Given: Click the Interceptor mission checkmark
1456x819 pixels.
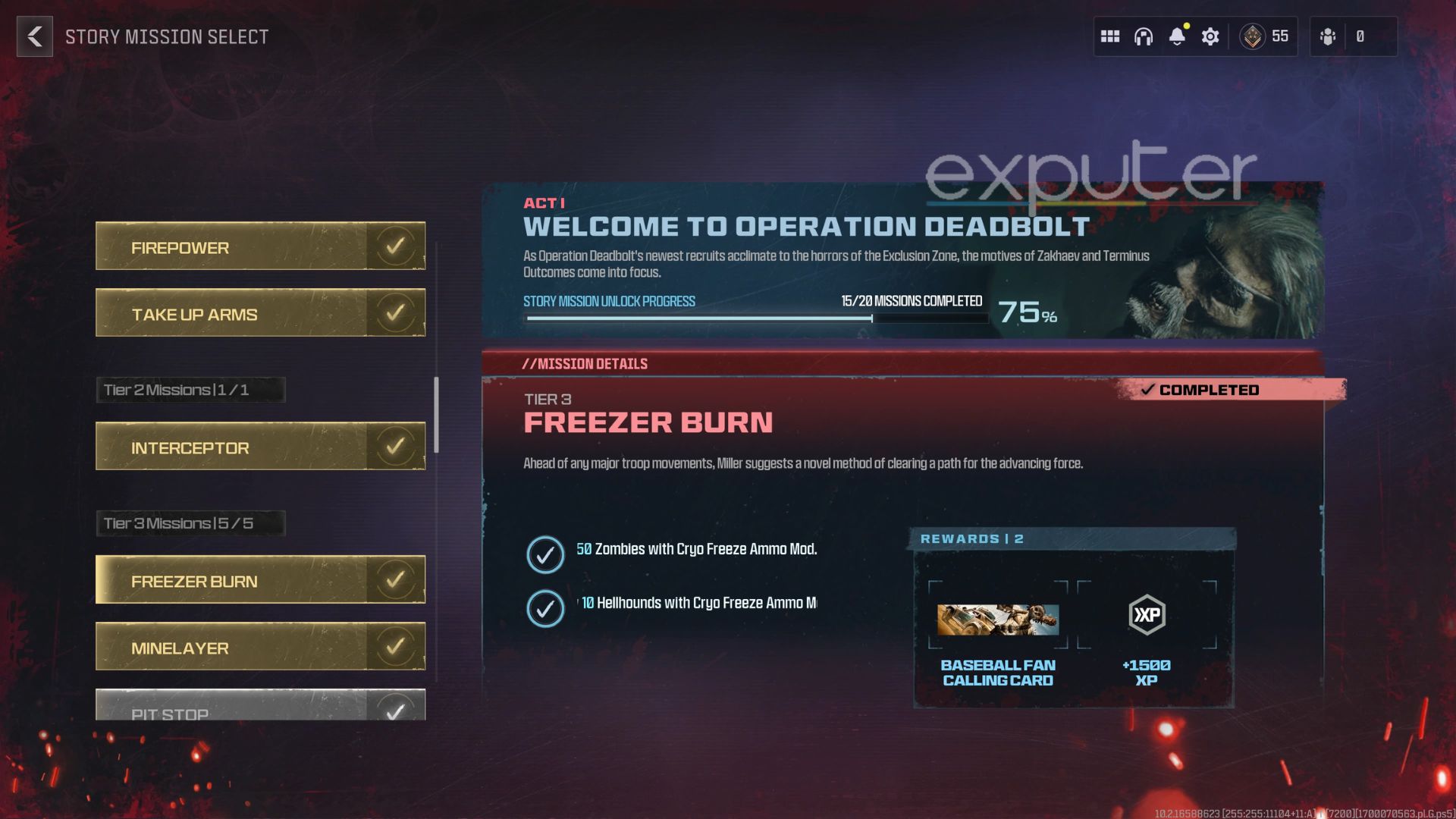Looking at the screenshot, I should [x=395, y=444].
